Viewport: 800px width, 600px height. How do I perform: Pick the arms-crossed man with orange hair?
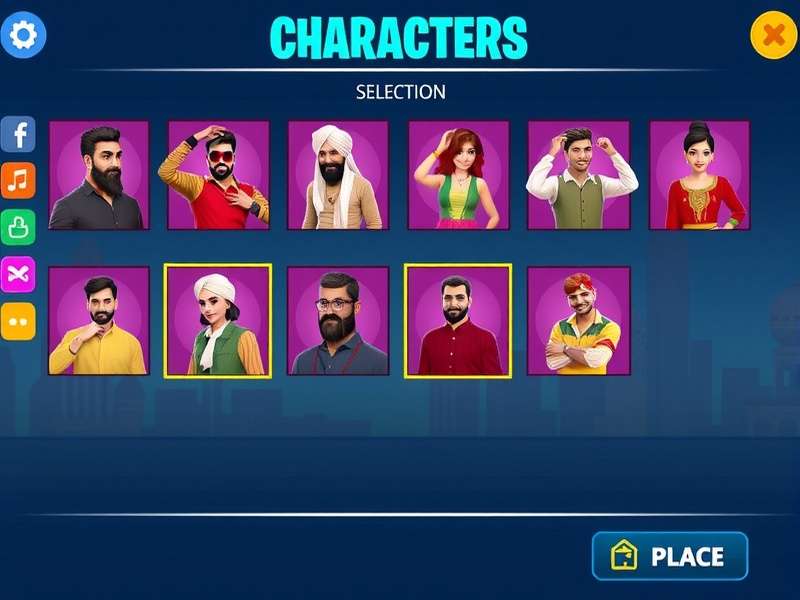[579, 321]
